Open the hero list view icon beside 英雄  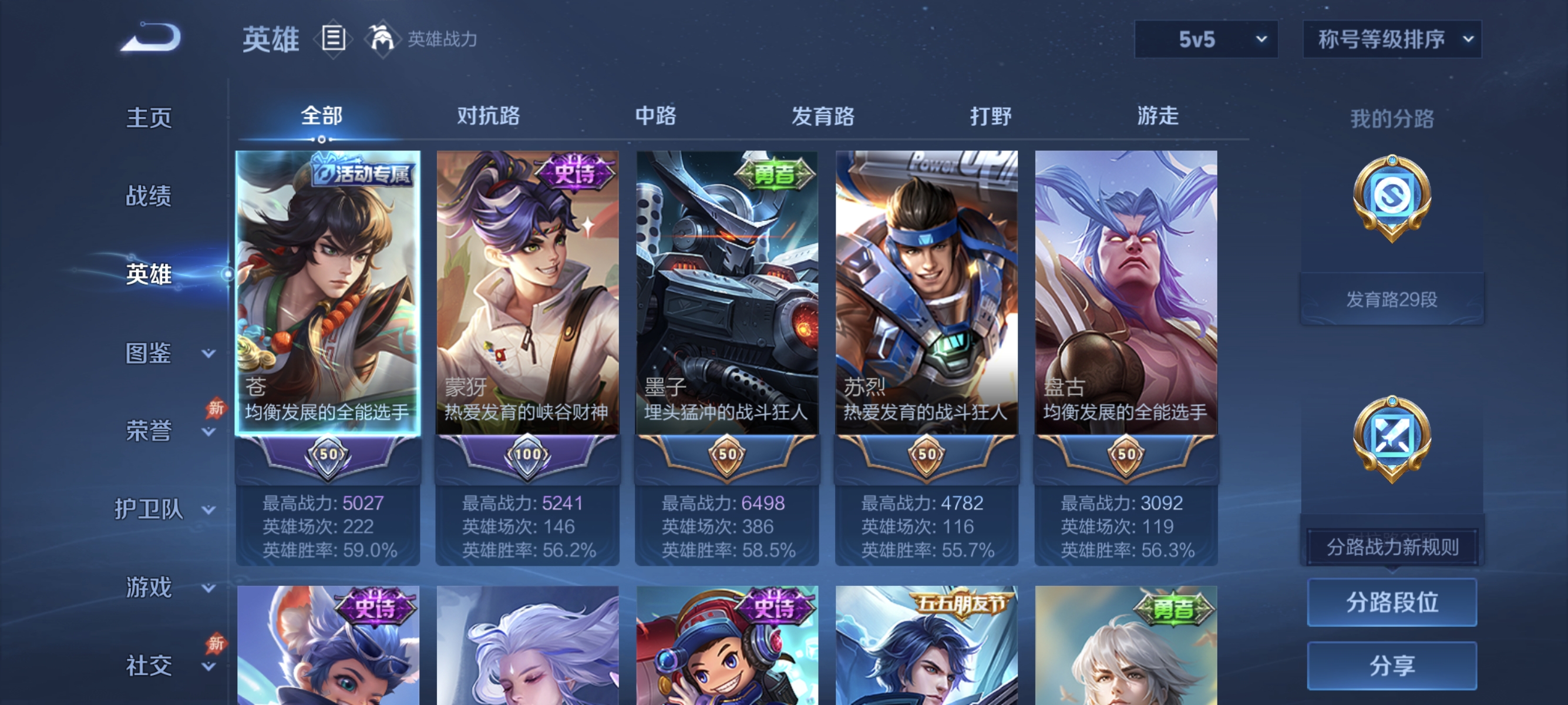(x=332, y=38)
